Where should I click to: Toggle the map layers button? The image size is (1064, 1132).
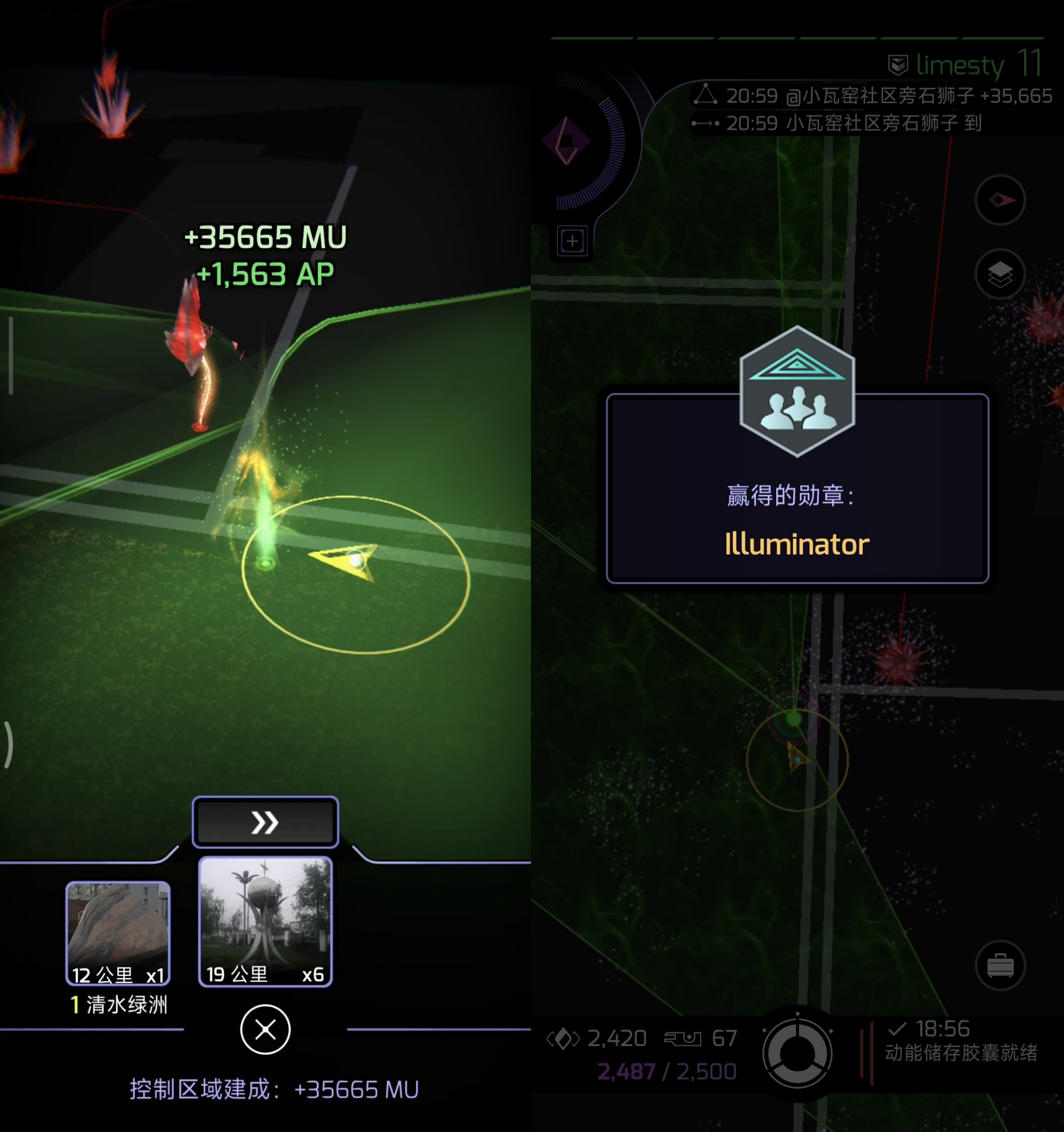[x=1000, y=275]
